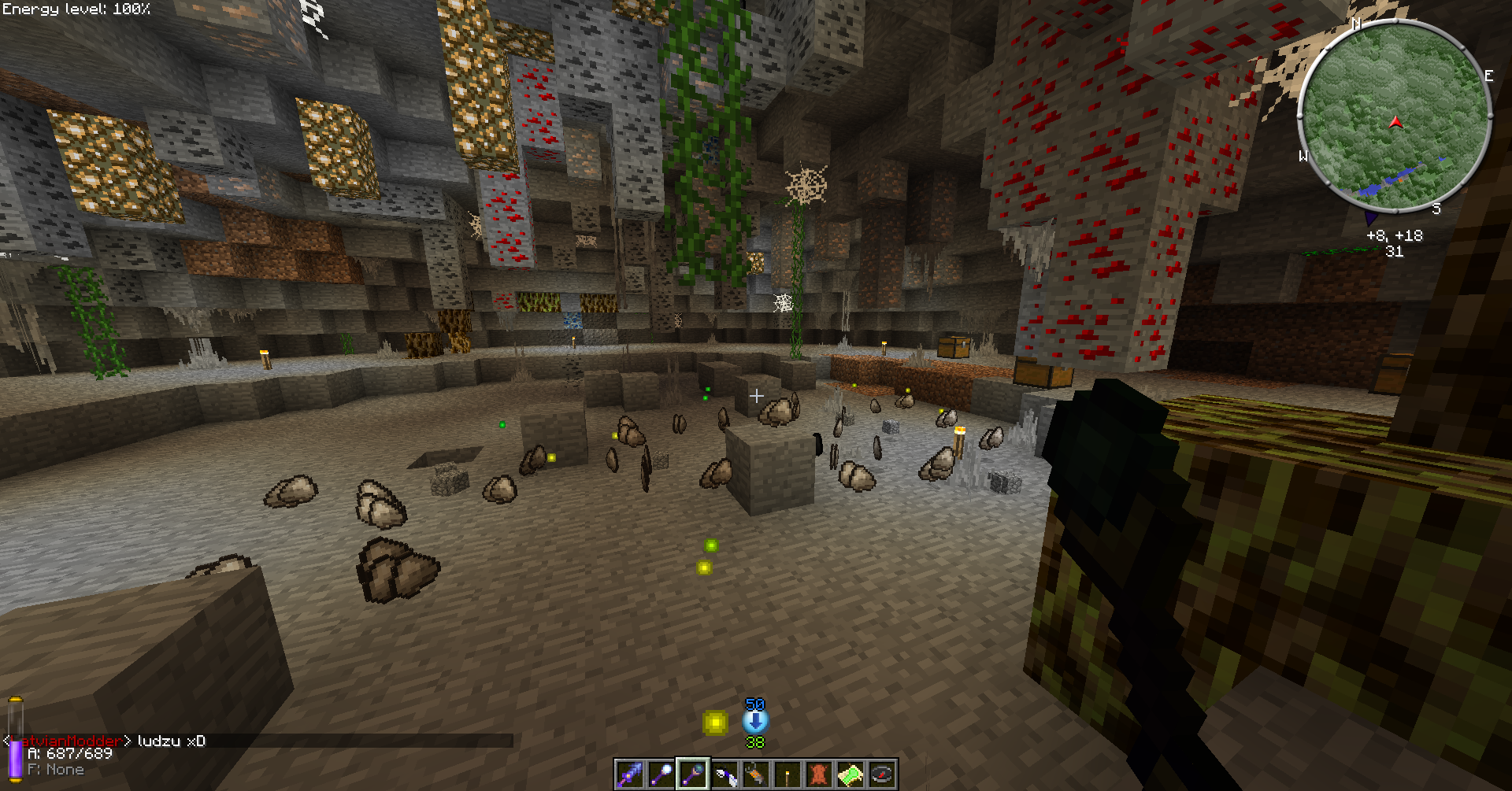The width and height of the screenshot is (1512, 791).
Task: Select the purple crystal sword slot
Action: pos(630,775)
